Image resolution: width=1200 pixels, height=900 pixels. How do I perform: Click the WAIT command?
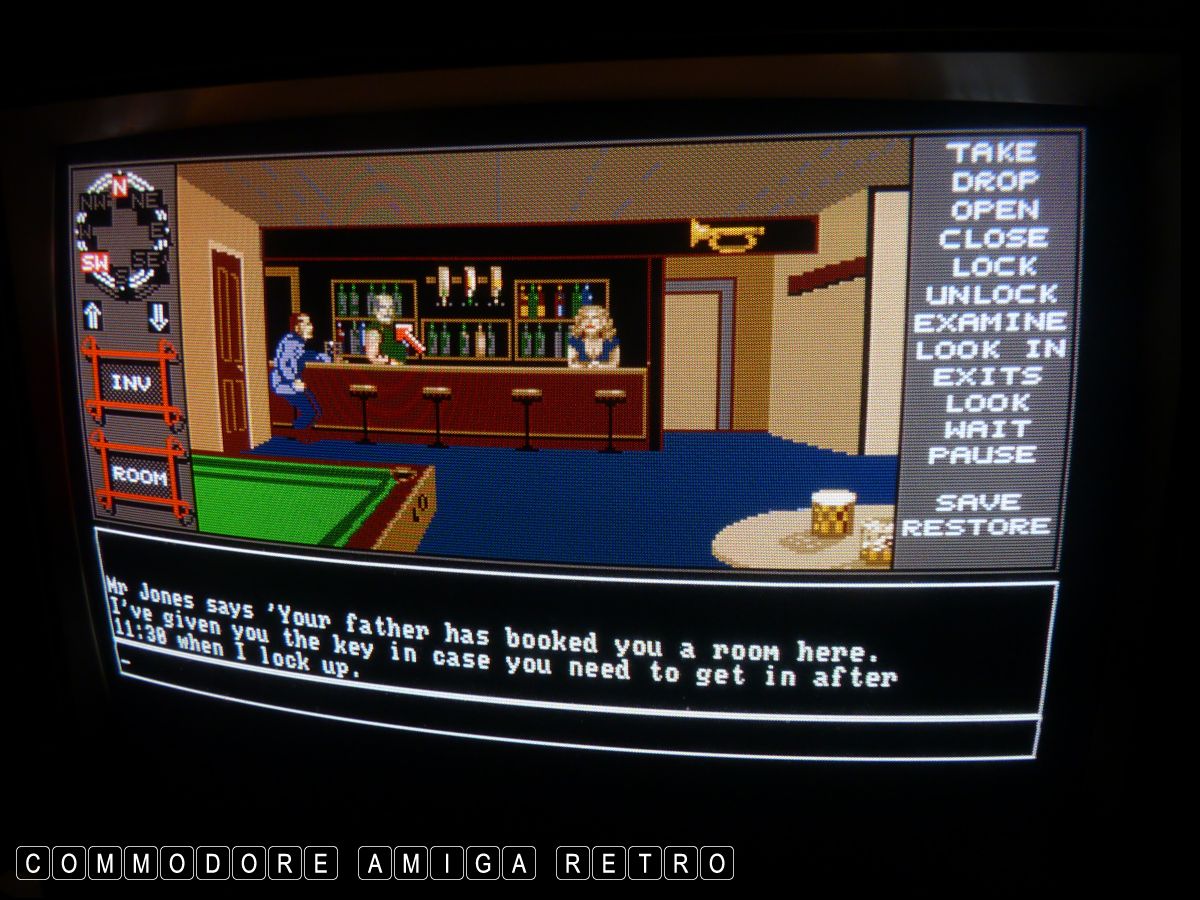click(987, 429)
